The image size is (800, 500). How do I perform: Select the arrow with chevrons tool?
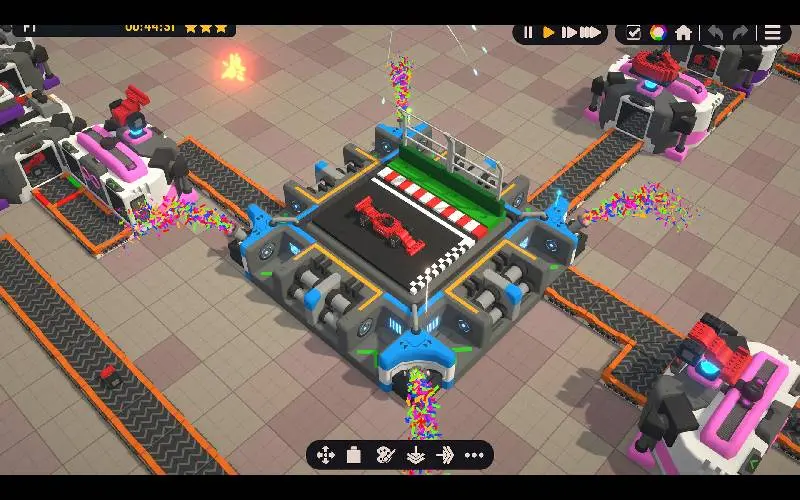pos(445,455)
